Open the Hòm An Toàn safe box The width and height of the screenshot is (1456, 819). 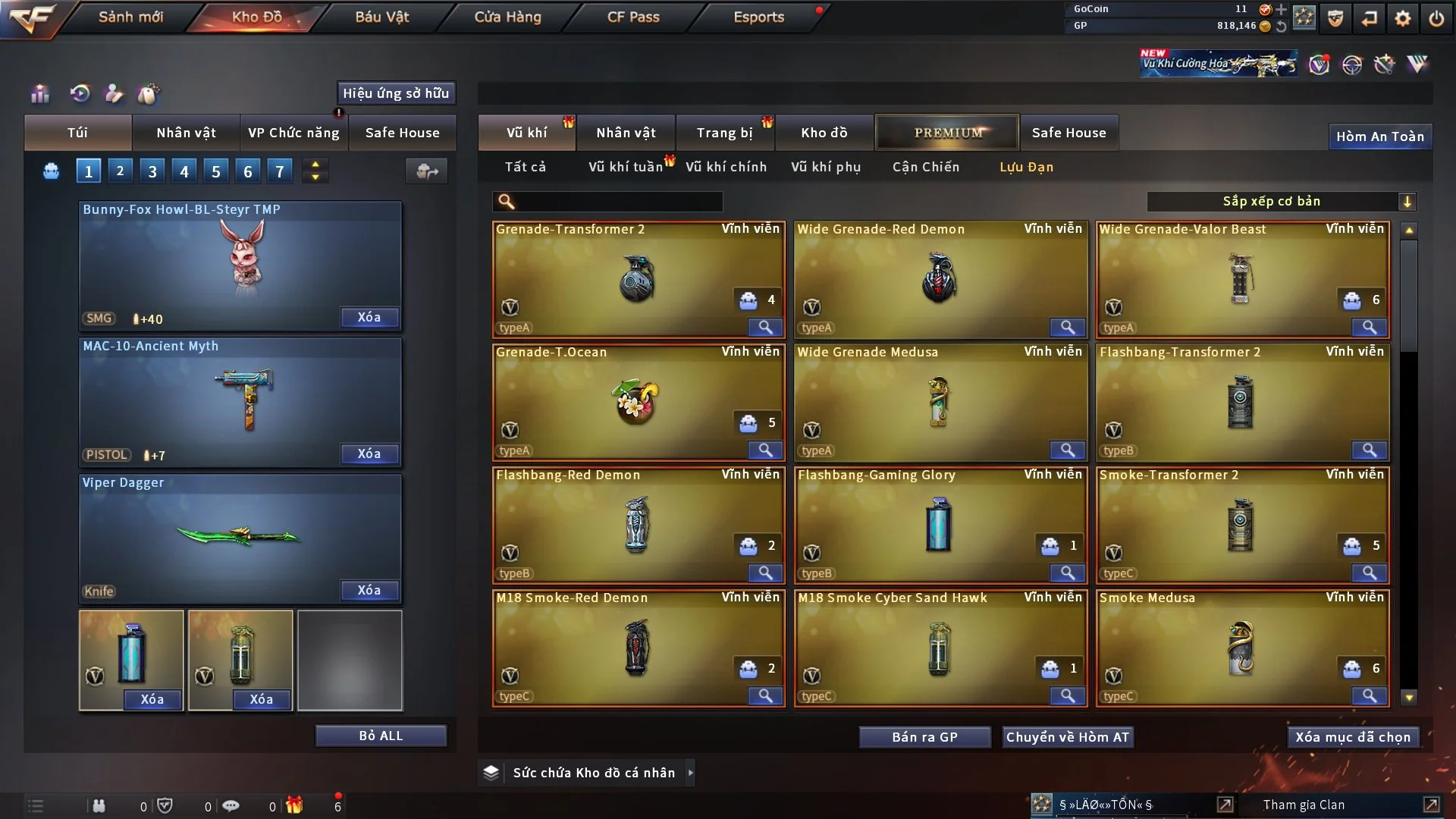pos(1379,136)
